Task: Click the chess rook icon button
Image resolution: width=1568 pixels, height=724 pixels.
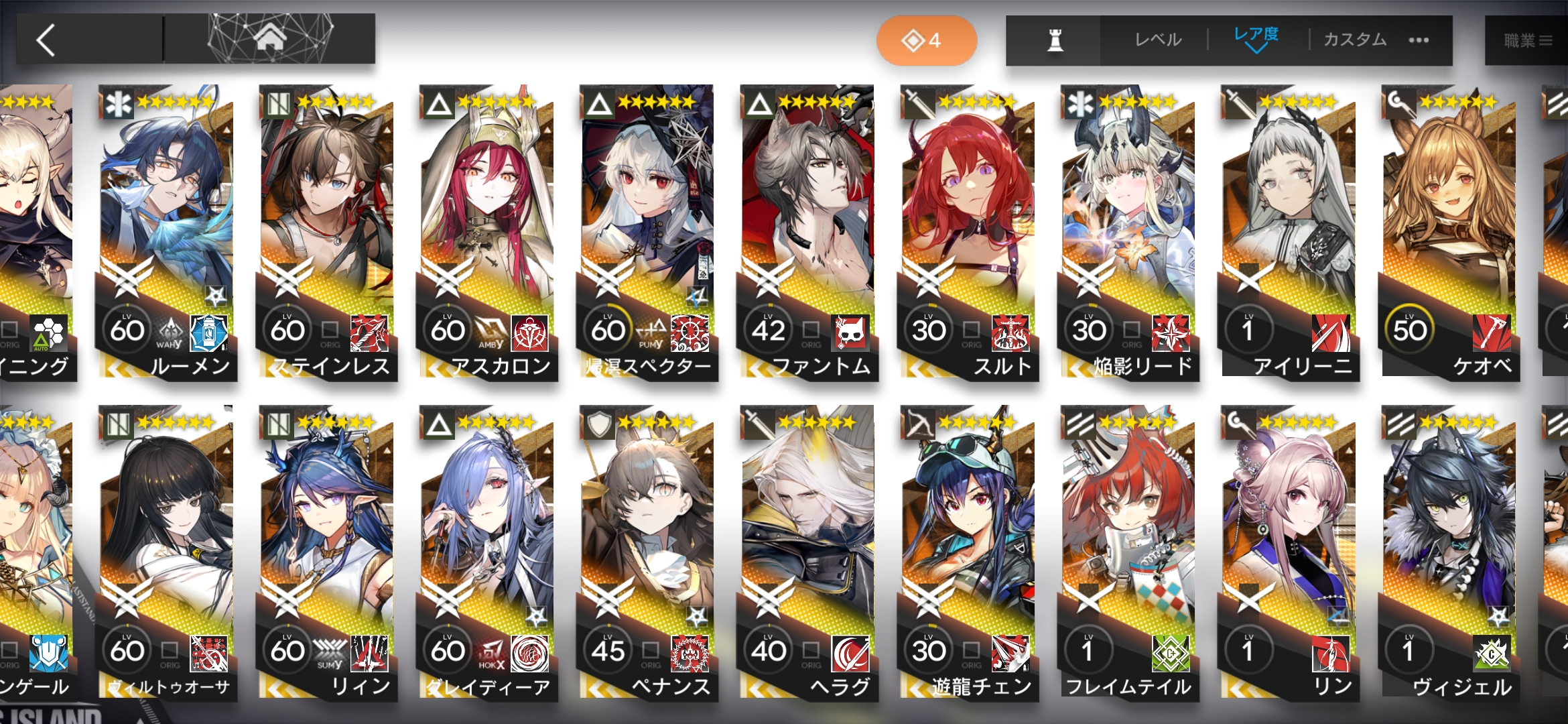Action: click(1055, 40)
